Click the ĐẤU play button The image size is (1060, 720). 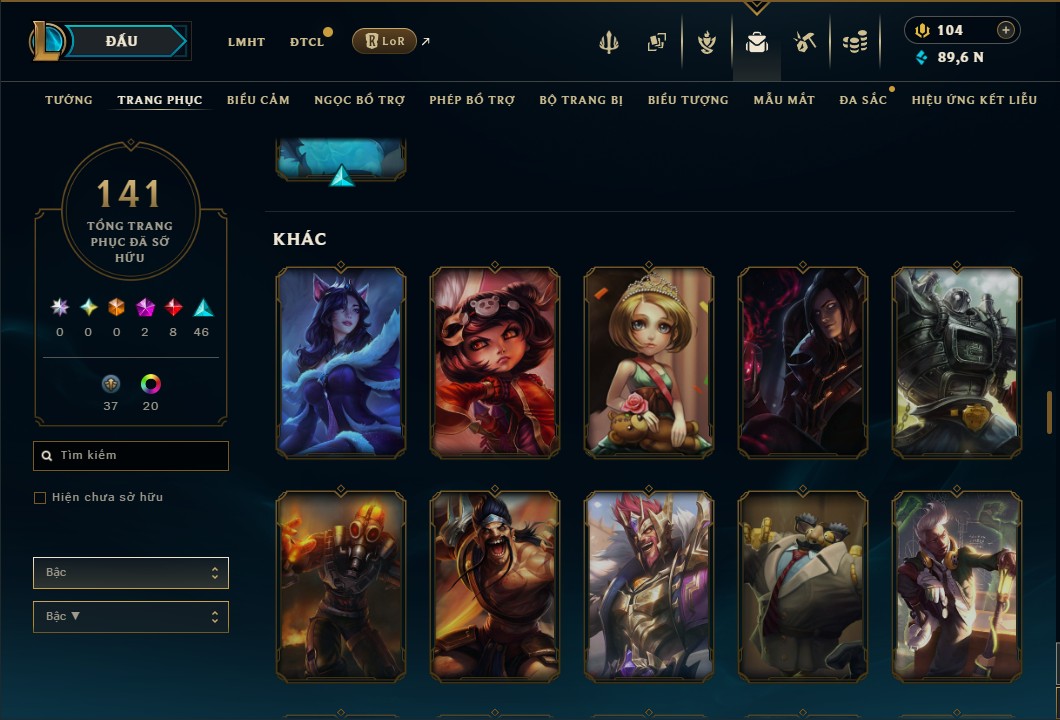coord(122,41)
